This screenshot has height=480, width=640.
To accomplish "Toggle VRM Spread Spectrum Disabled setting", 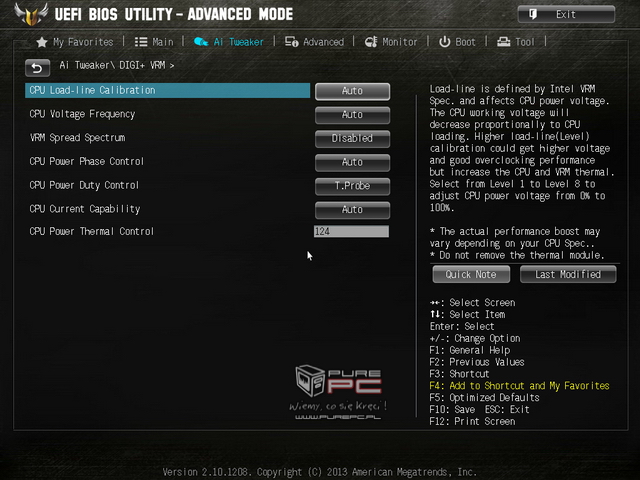I will tap(352, 138).
